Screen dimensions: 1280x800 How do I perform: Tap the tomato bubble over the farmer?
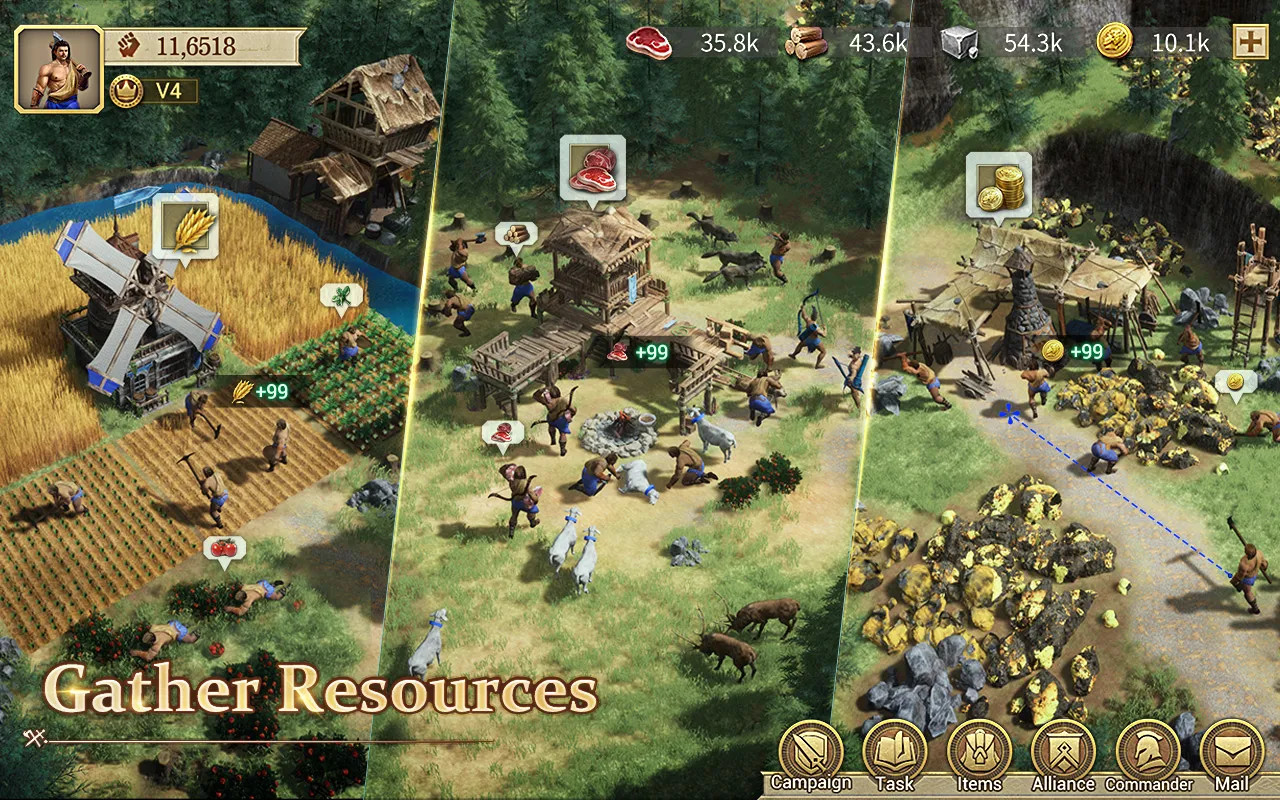(224, 550)
